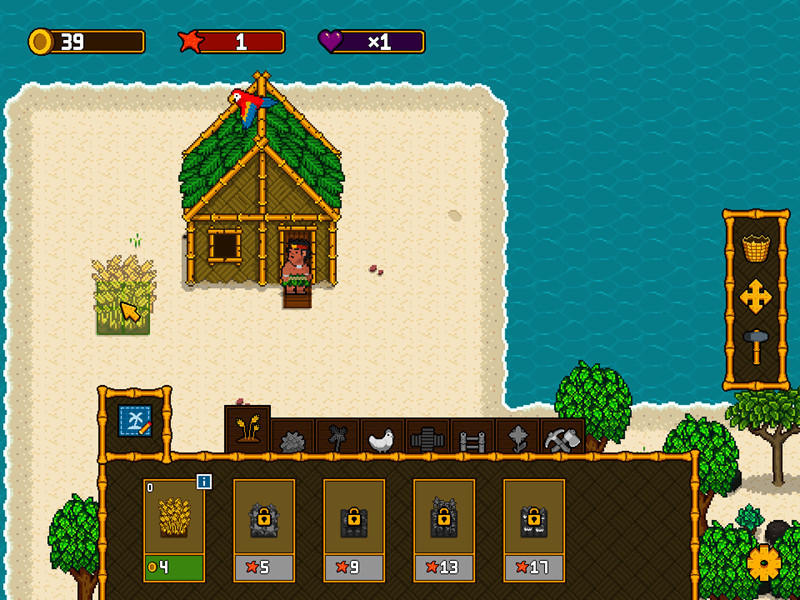Screen dimensions: 800x600
Task: Switch to the palm tree tab
Action: coord(338,438)
